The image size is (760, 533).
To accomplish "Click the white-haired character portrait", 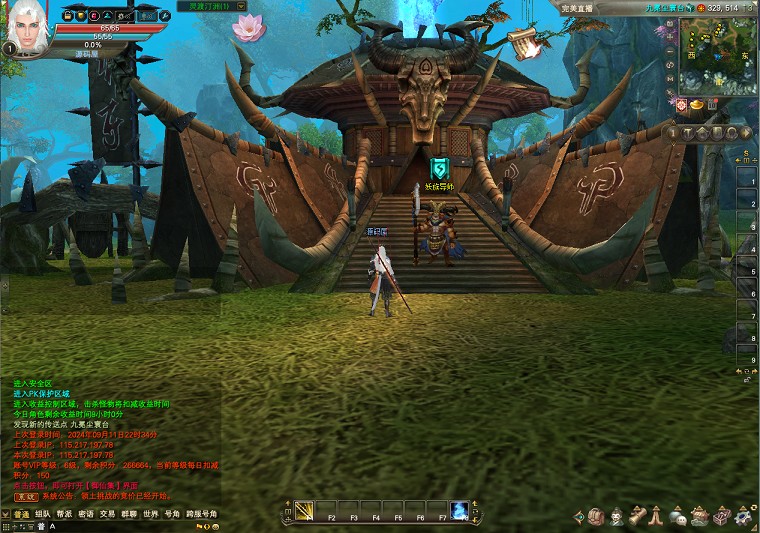I will coord(28,30).
